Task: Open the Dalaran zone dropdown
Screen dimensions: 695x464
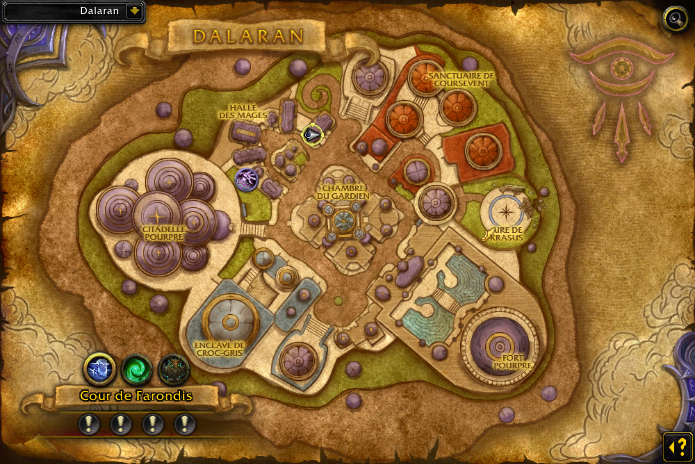Action: coord(134,11)
